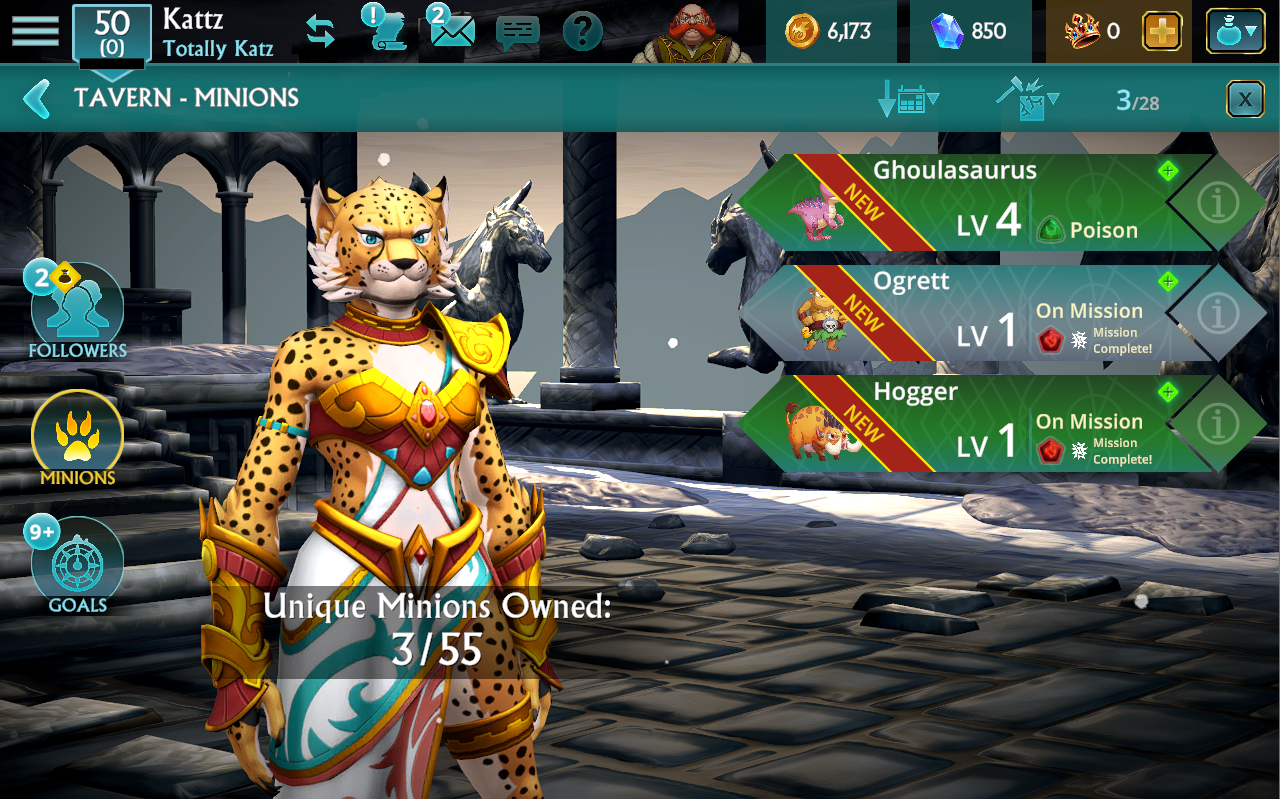The height and width of the screenshot is (799, 1280).
Task: Open the calendar sort dropdown
Action: click(908, 99)
